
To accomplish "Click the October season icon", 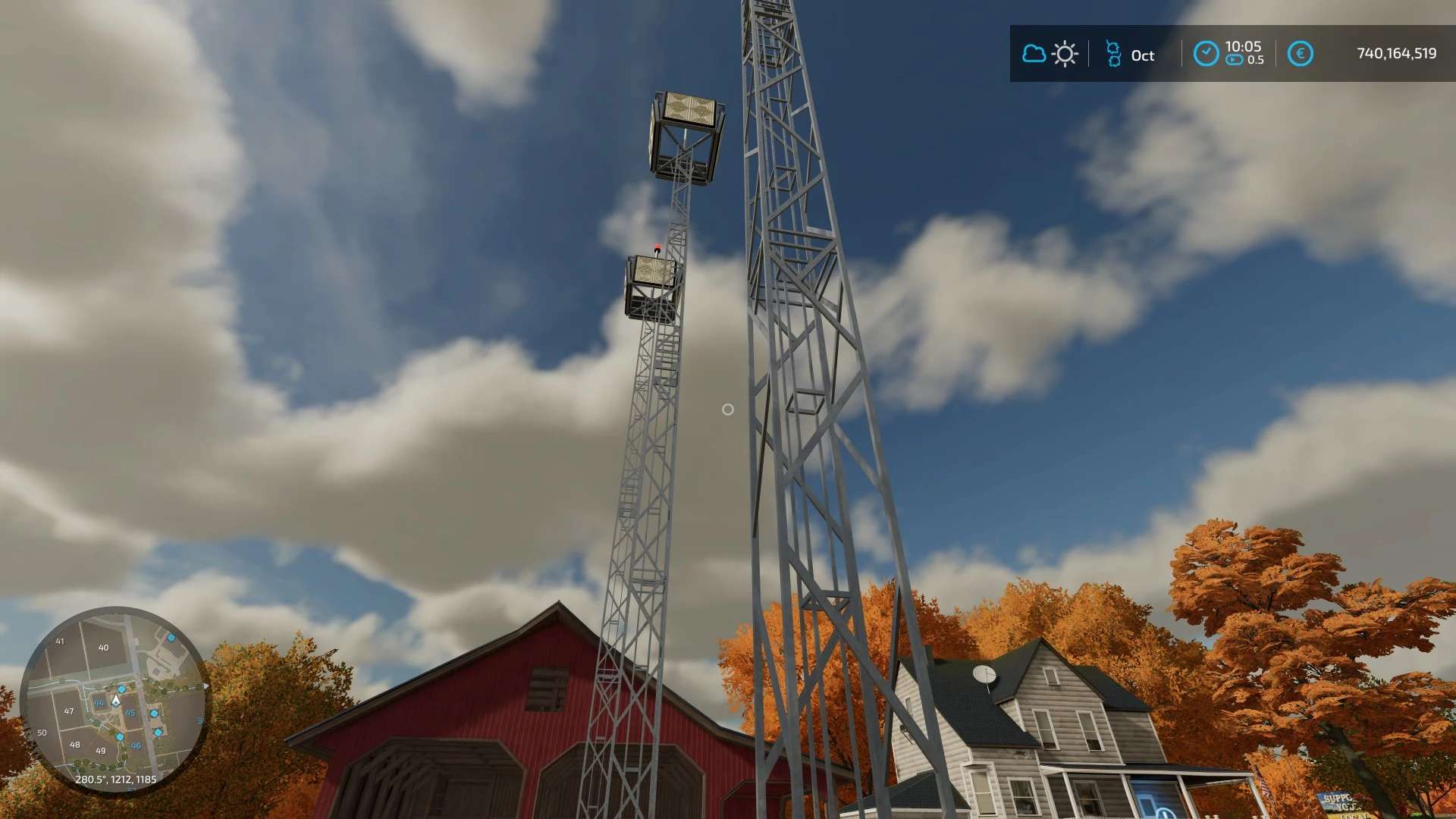I will click(1113, 54).
